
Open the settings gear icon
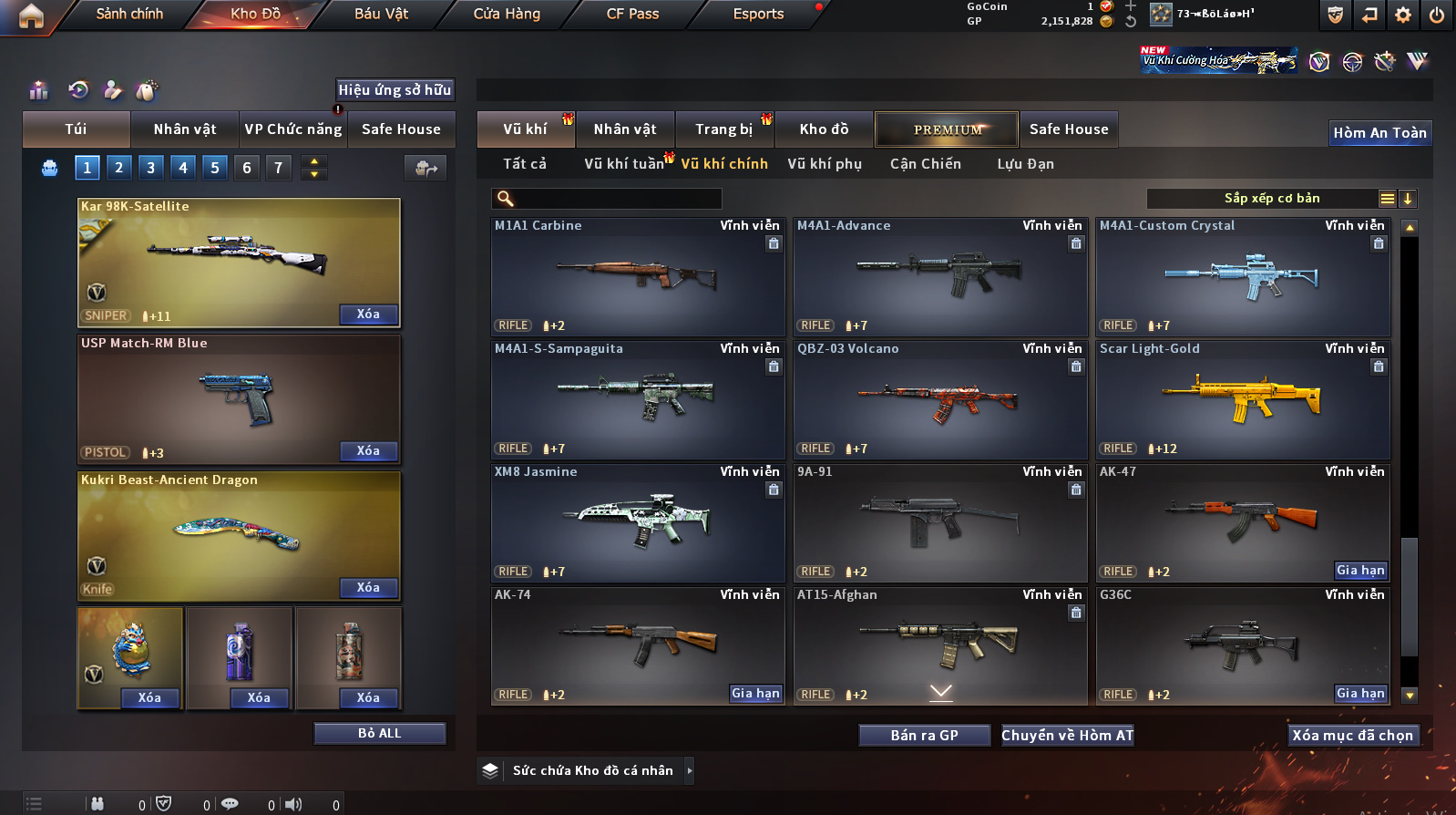click(x=1403, y=15)
